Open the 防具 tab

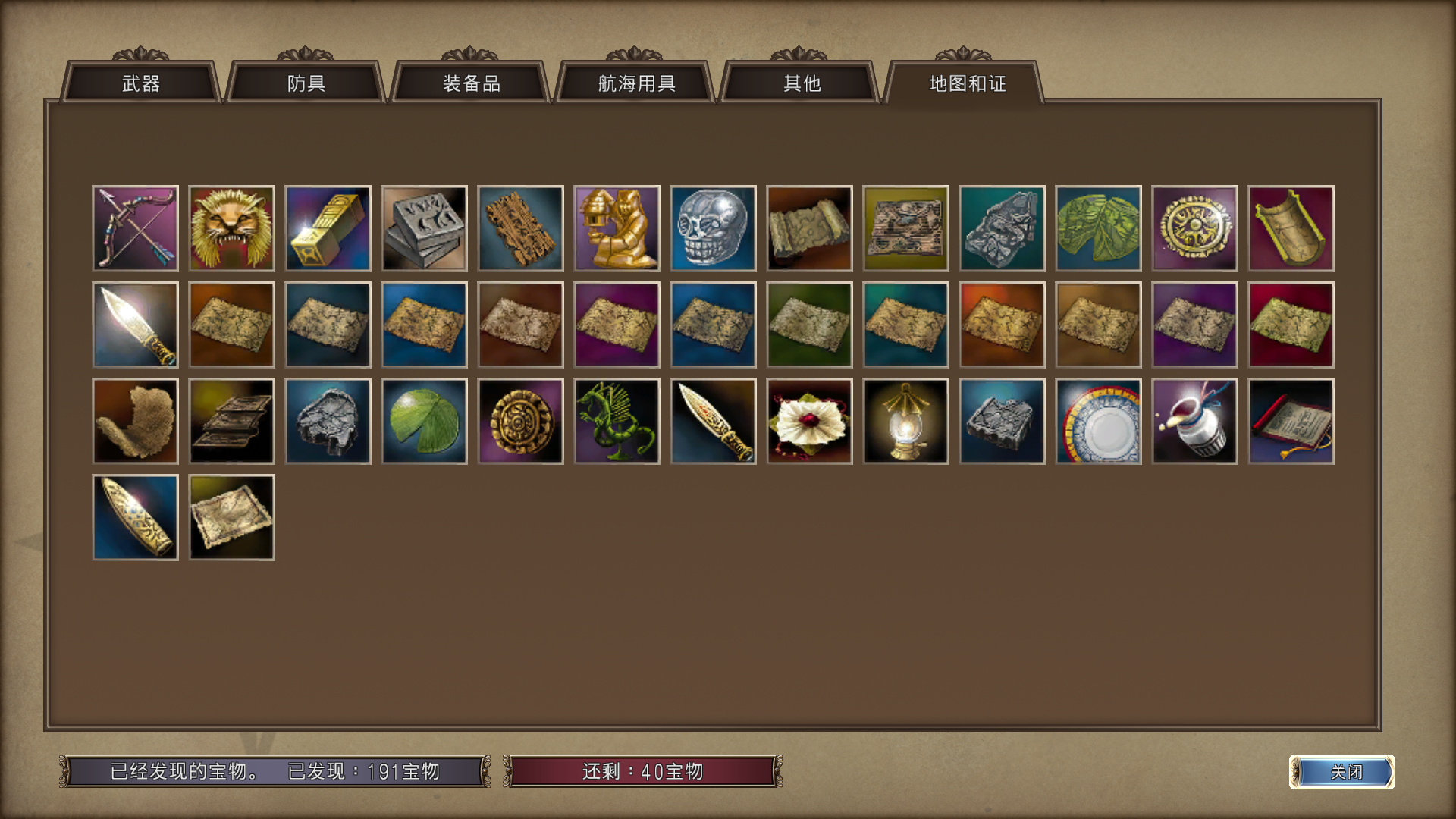306,83
